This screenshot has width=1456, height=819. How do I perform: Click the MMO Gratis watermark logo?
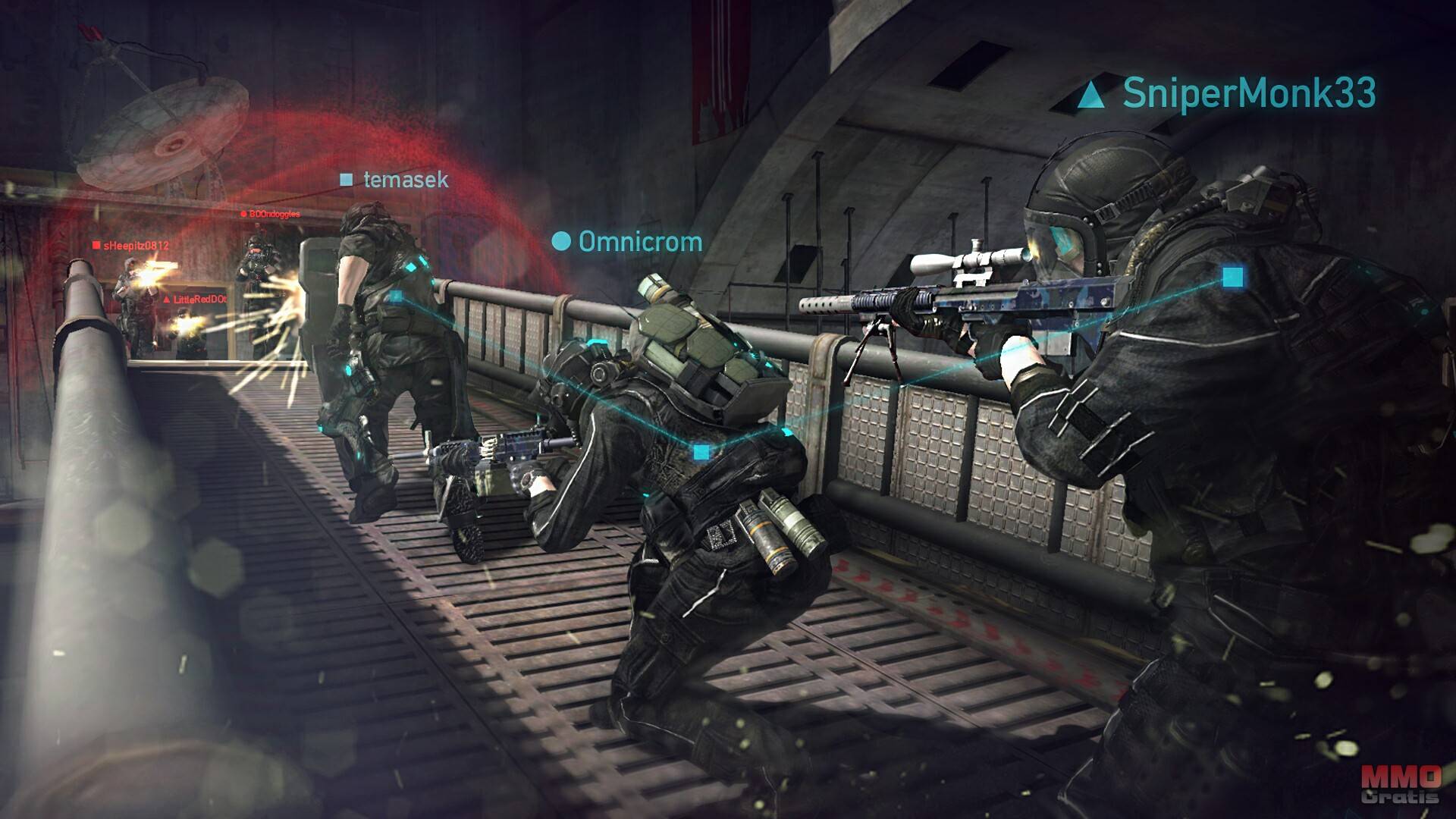(1400, 784)
